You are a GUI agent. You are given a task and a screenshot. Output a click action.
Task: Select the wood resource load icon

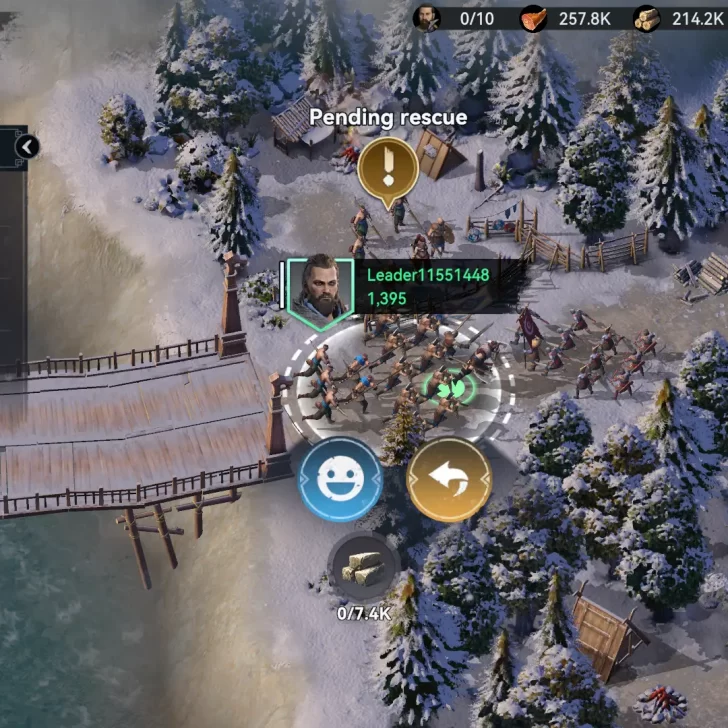364,569
